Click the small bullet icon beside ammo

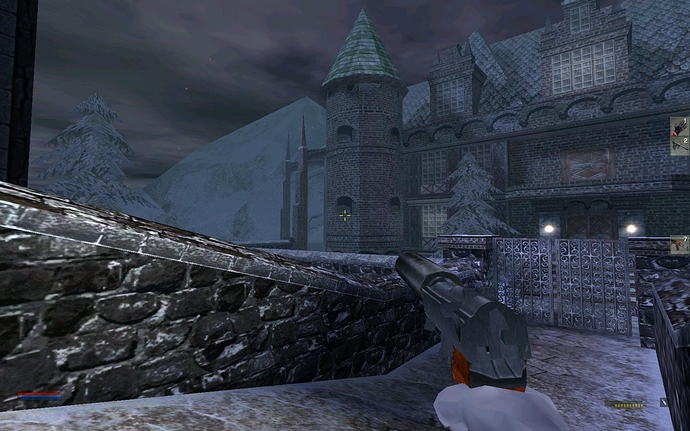tap(664, 402)
